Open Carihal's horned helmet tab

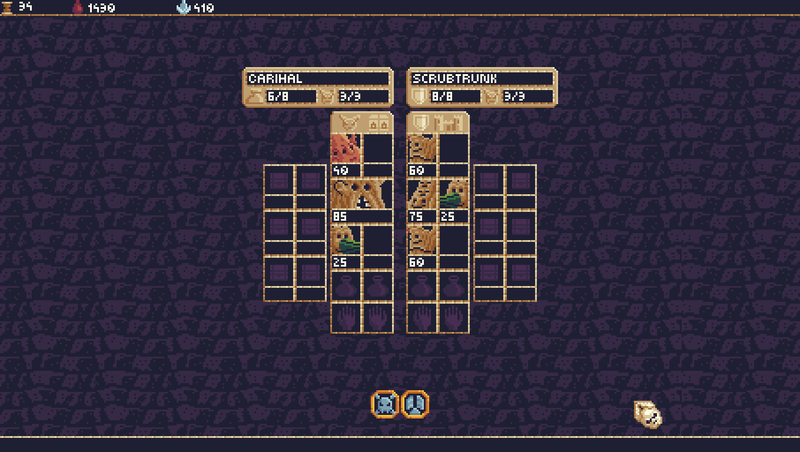(347, 122)
